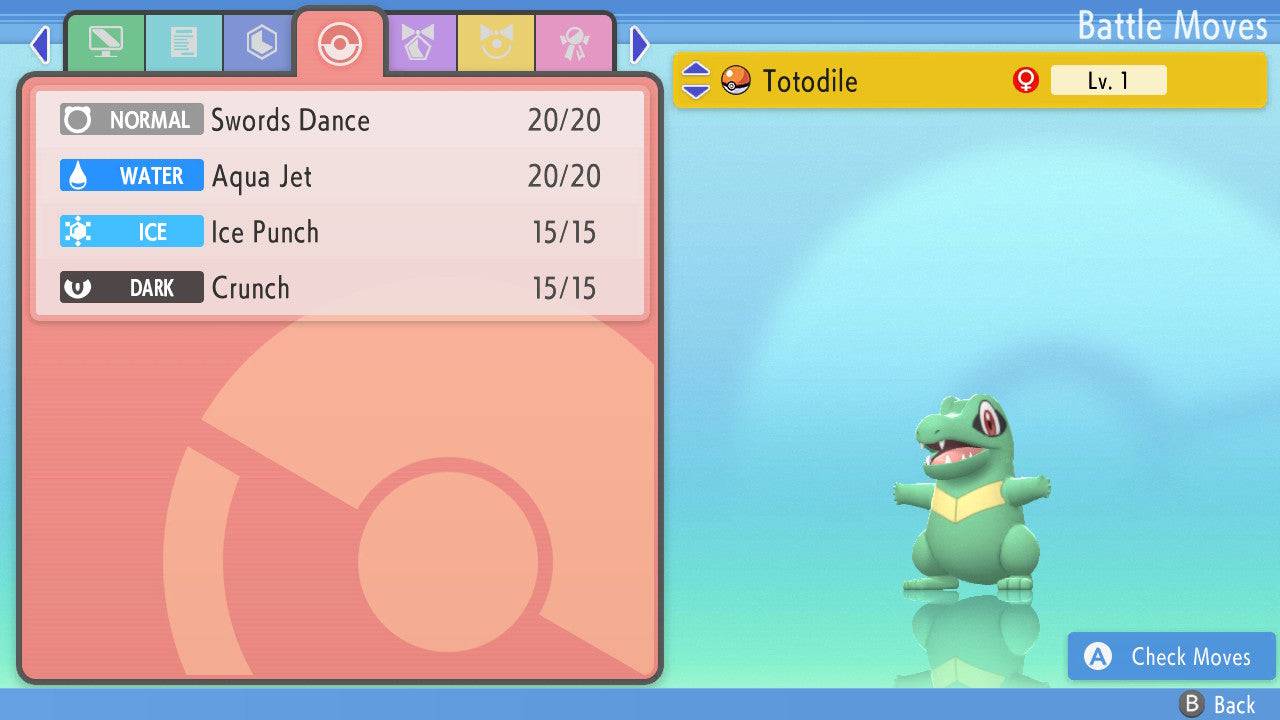The height and width of the screenshot is (720, 1280).
Task: Switch to the yellow medal tab
Action: tap(496, 43)
